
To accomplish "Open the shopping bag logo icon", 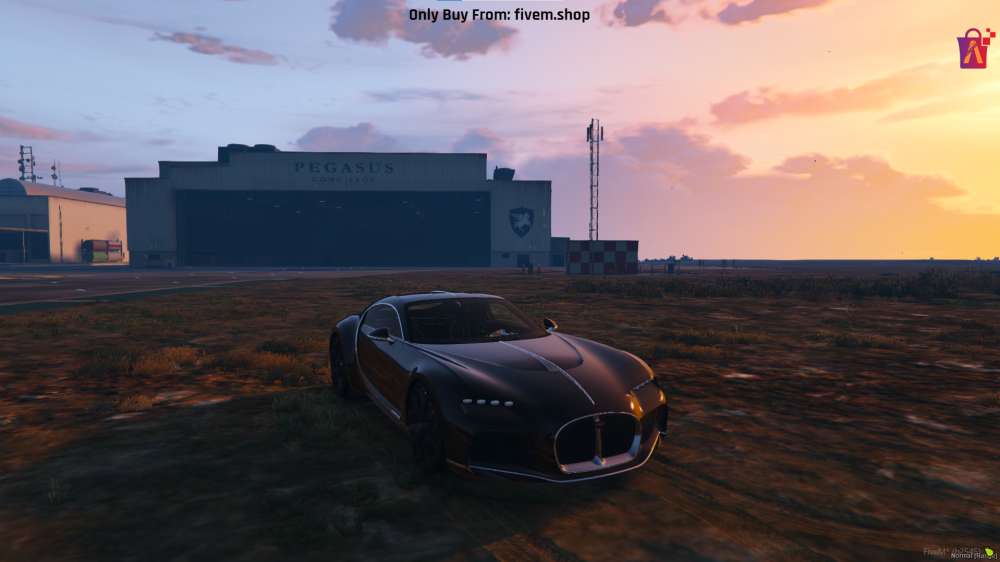I will [x=974, y=48].
